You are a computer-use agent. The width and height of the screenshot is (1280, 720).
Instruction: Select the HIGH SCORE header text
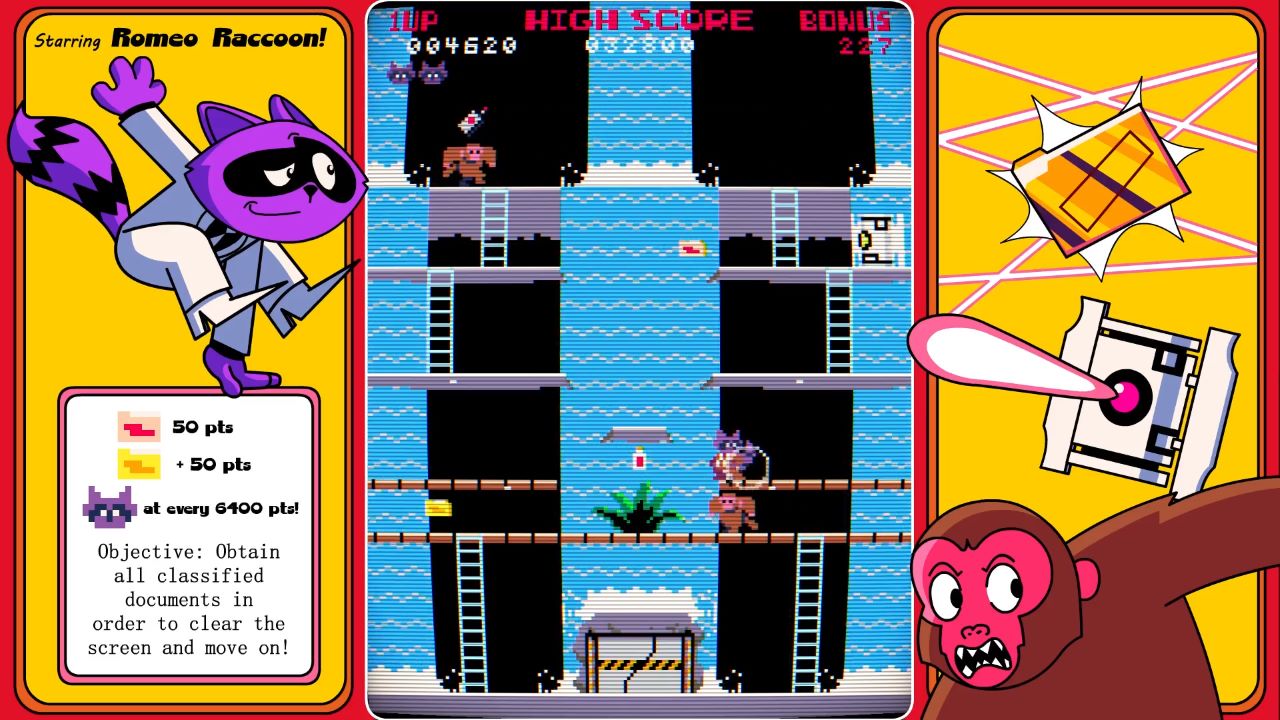(640, 18)
